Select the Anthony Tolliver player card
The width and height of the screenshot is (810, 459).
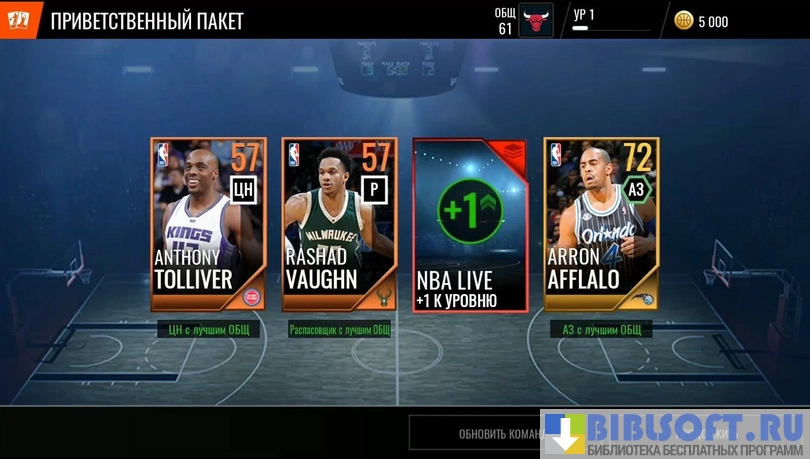(x=208, y=225)
